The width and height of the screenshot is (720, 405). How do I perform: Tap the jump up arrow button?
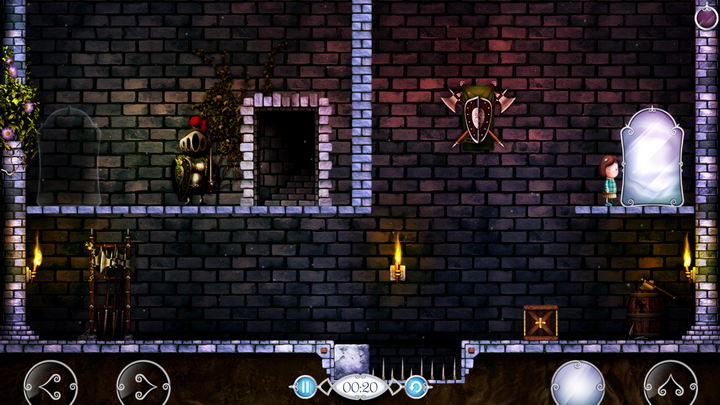pyautogui.click(x=670, y=385)
